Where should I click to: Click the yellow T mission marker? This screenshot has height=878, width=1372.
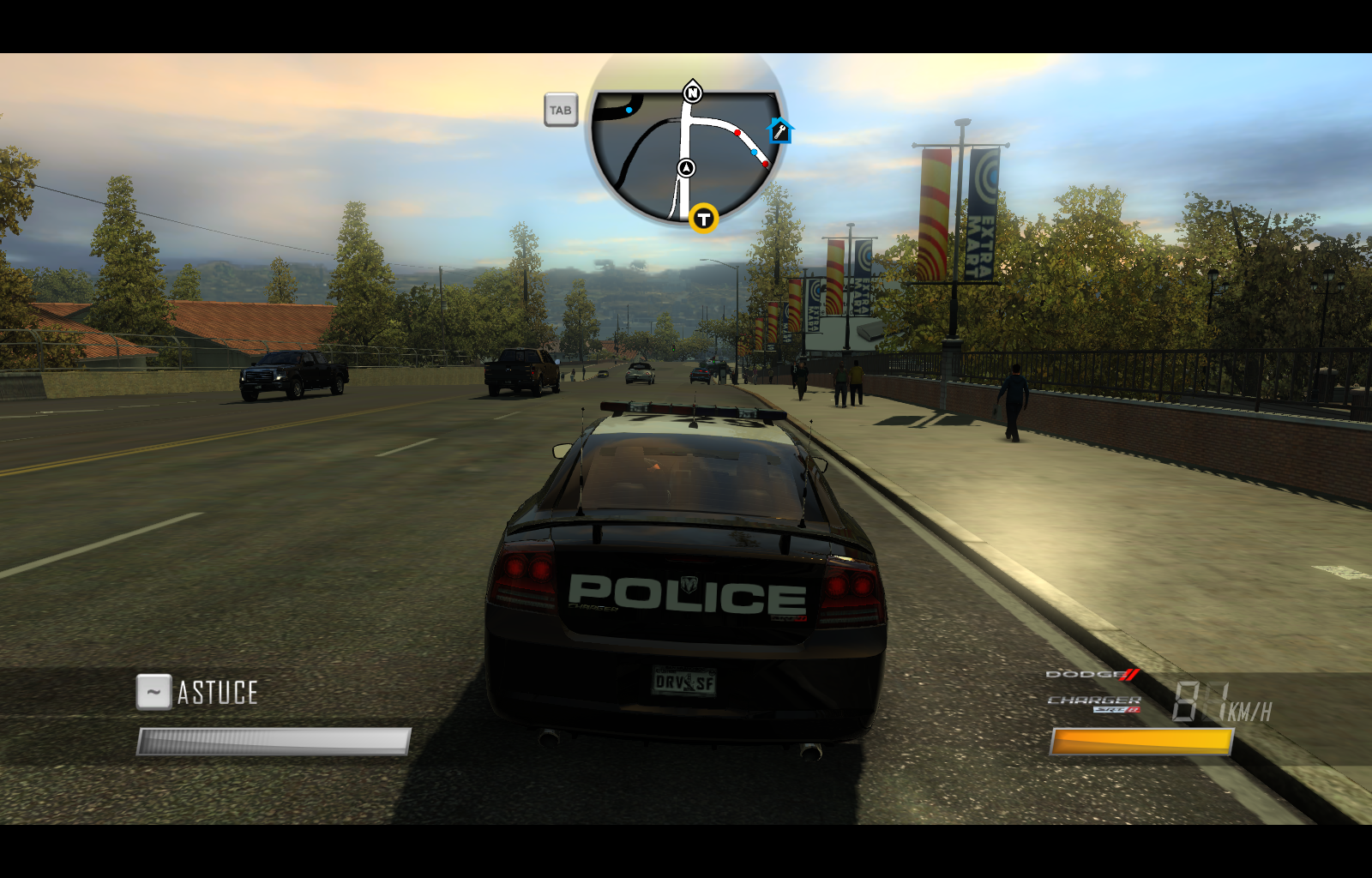click(703, 219)
